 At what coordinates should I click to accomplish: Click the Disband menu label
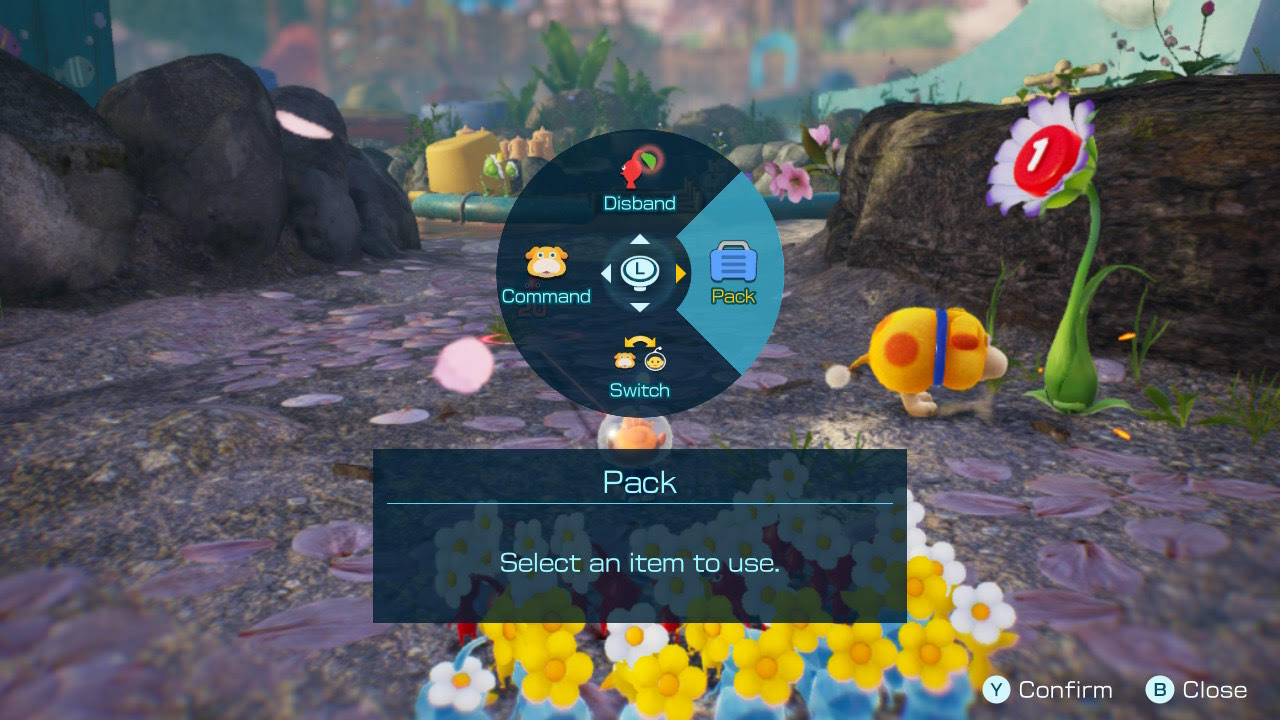[639, 202]
